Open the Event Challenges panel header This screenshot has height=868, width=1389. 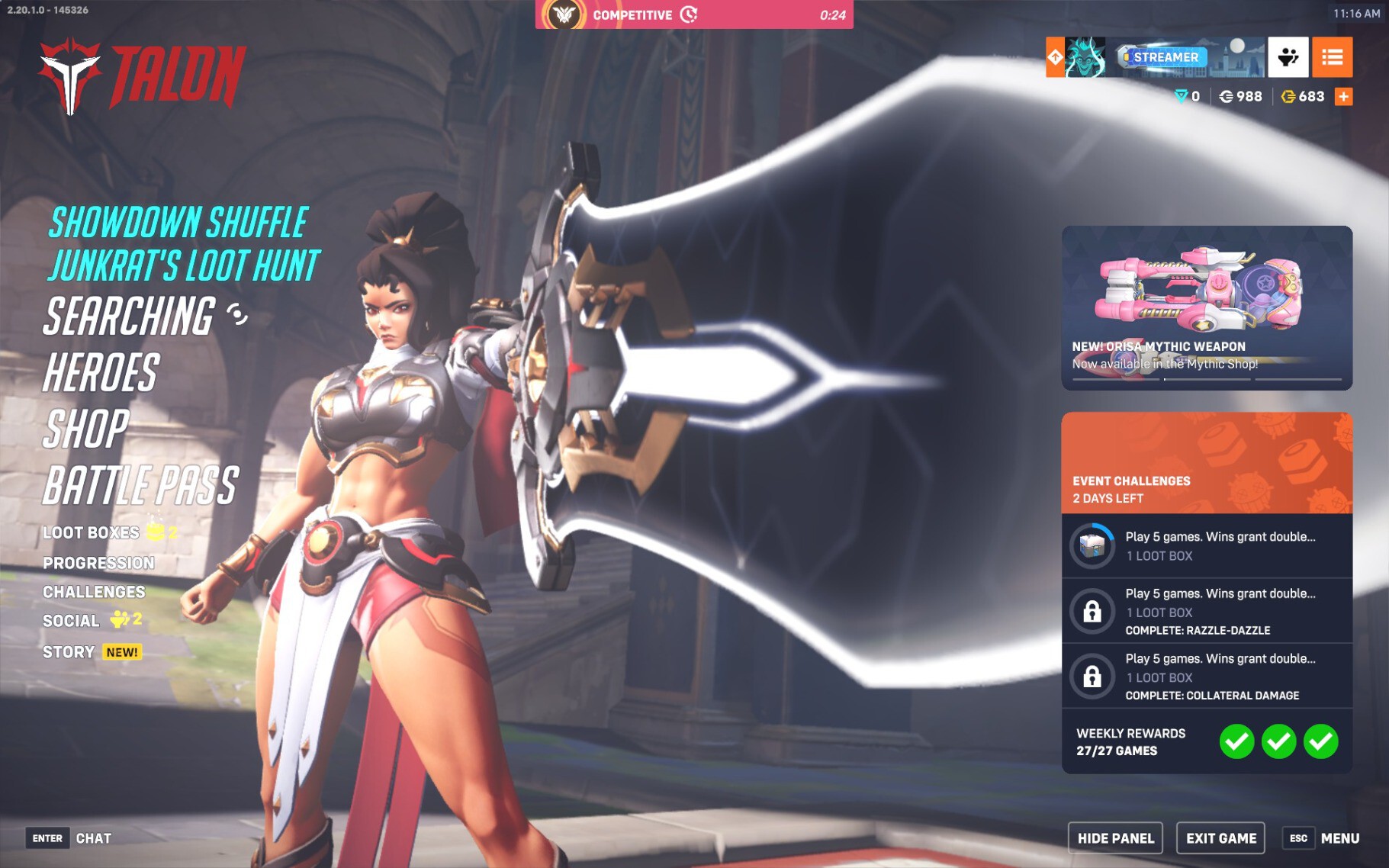tap(1207, 463)
